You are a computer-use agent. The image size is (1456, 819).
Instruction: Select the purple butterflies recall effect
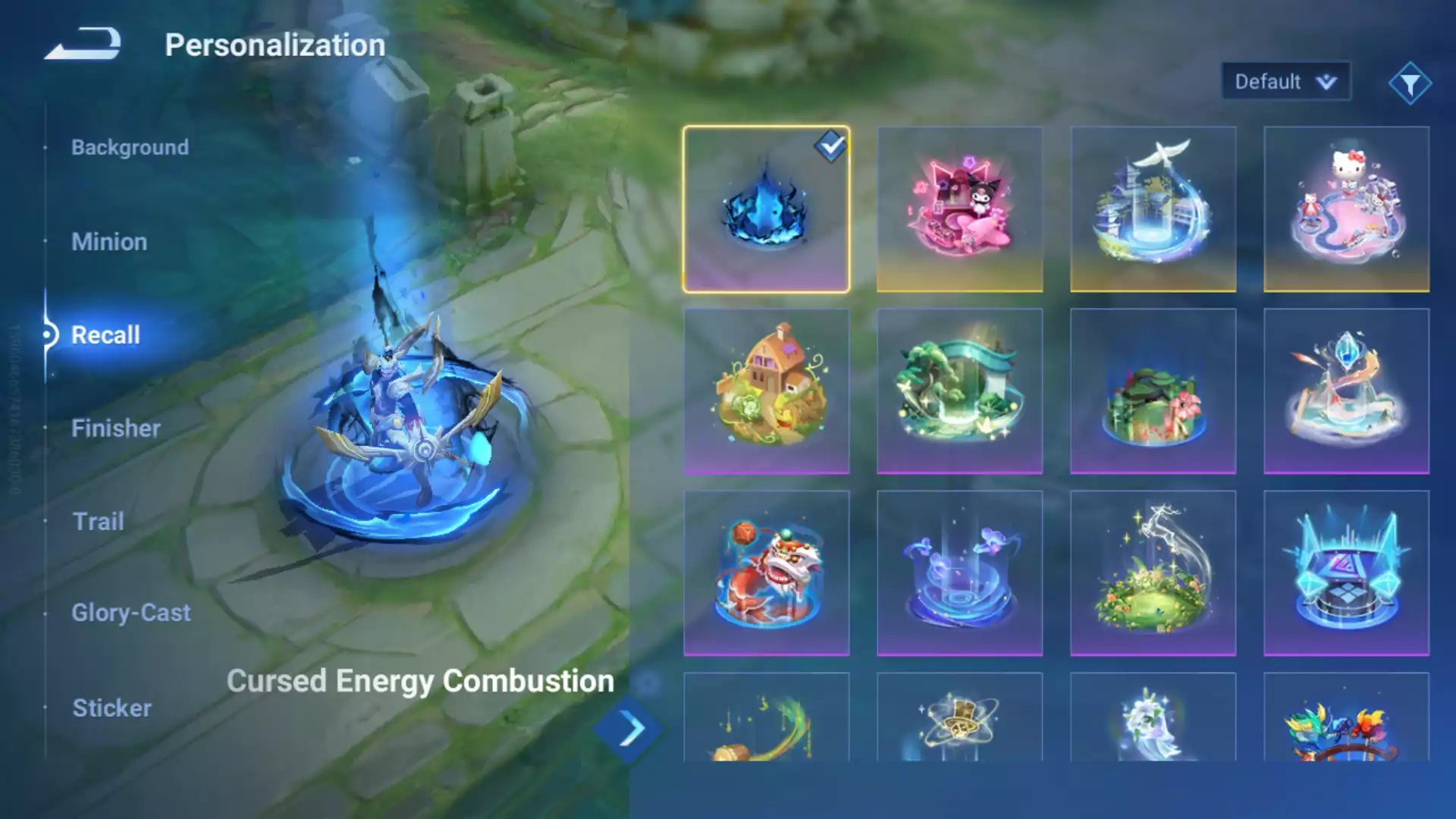(x=959, y=573)
